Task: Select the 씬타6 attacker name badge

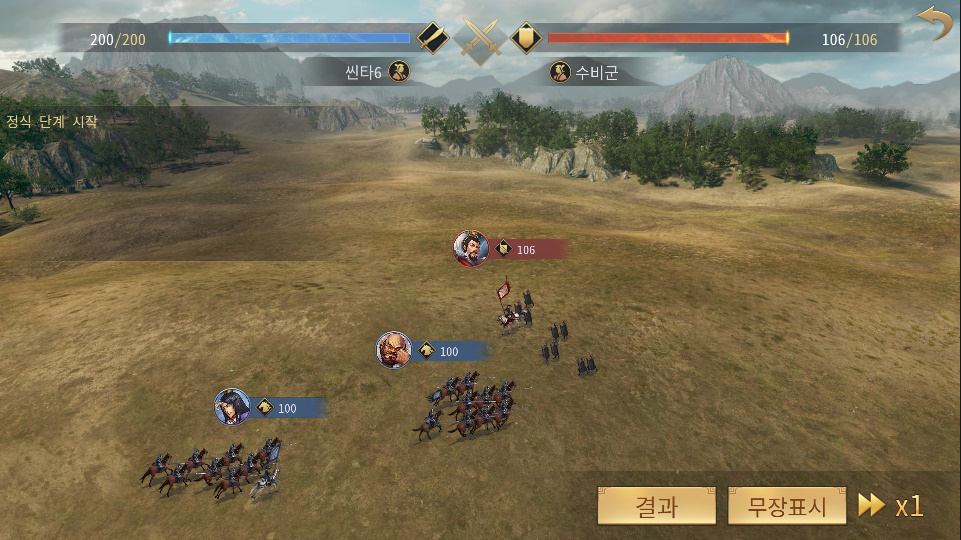Action: pyautogui.click(x=375, y=72)
